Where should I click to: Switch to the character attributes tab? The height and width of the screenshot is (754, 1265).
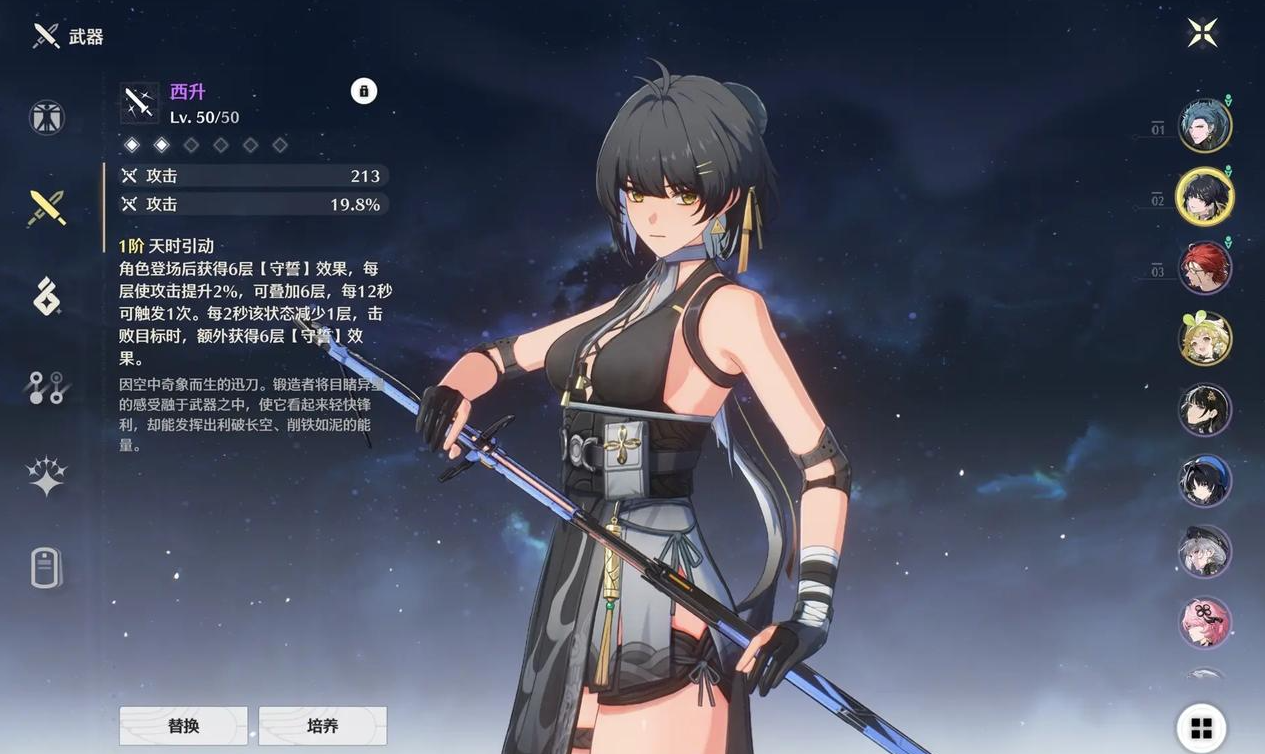click(x=47, y=117)
